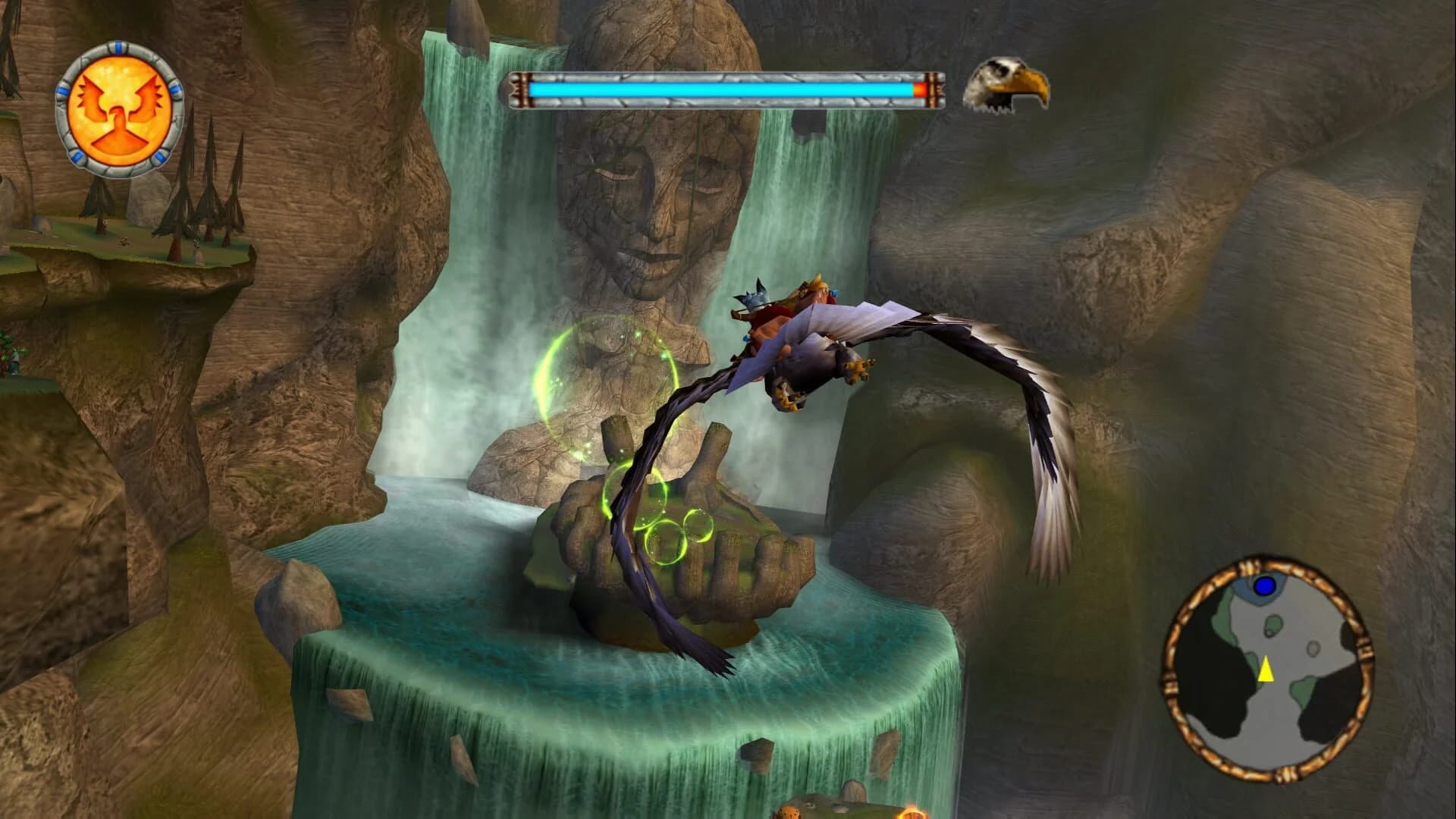1456x819 pixels.
Task: Click the red depleted end of the health bar
Action: click(x=918, y=88)
